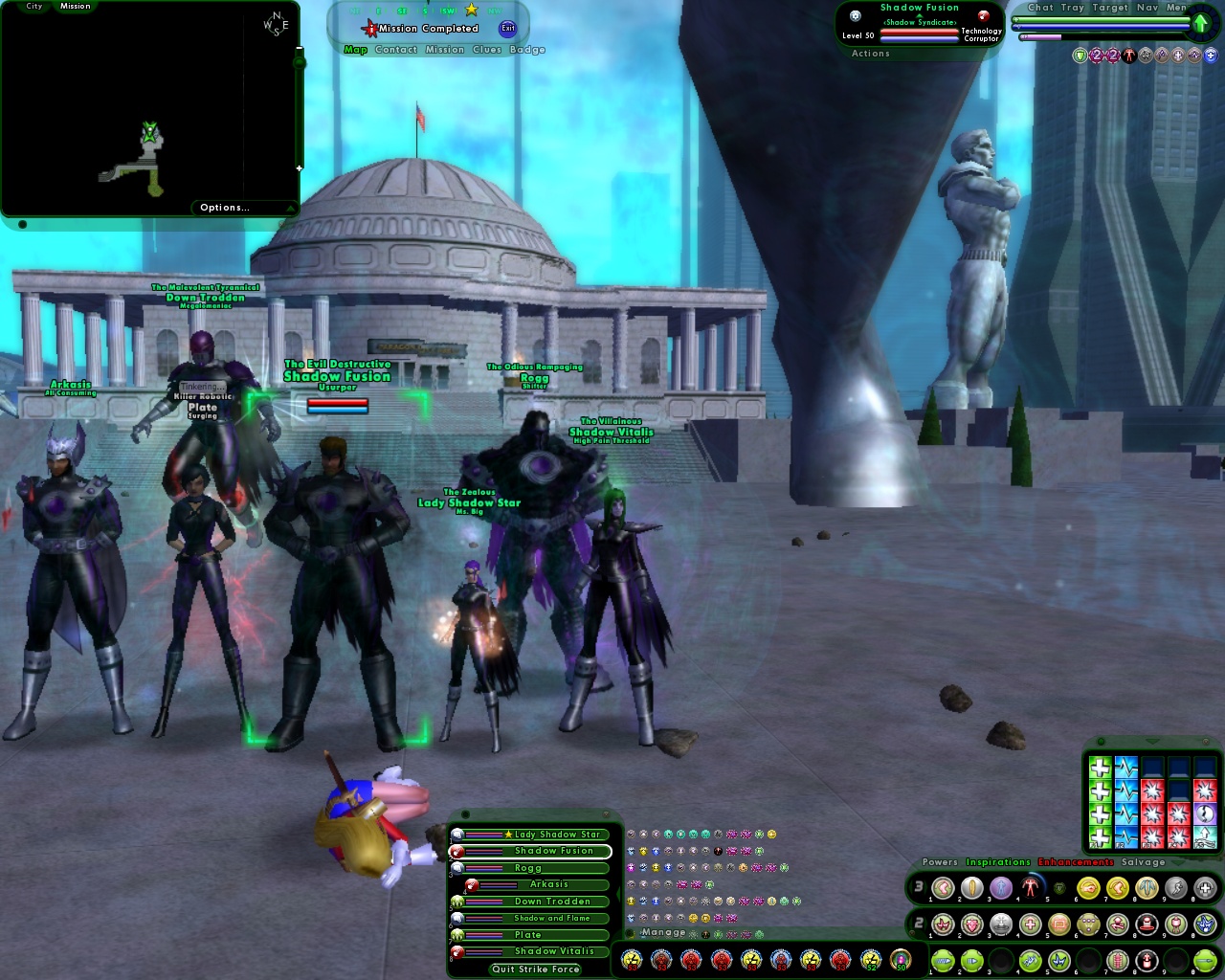Switch to the Inspirations tab
This screenshot has width=1225, height=980.
pyautogui.click(x=996, y=862)
